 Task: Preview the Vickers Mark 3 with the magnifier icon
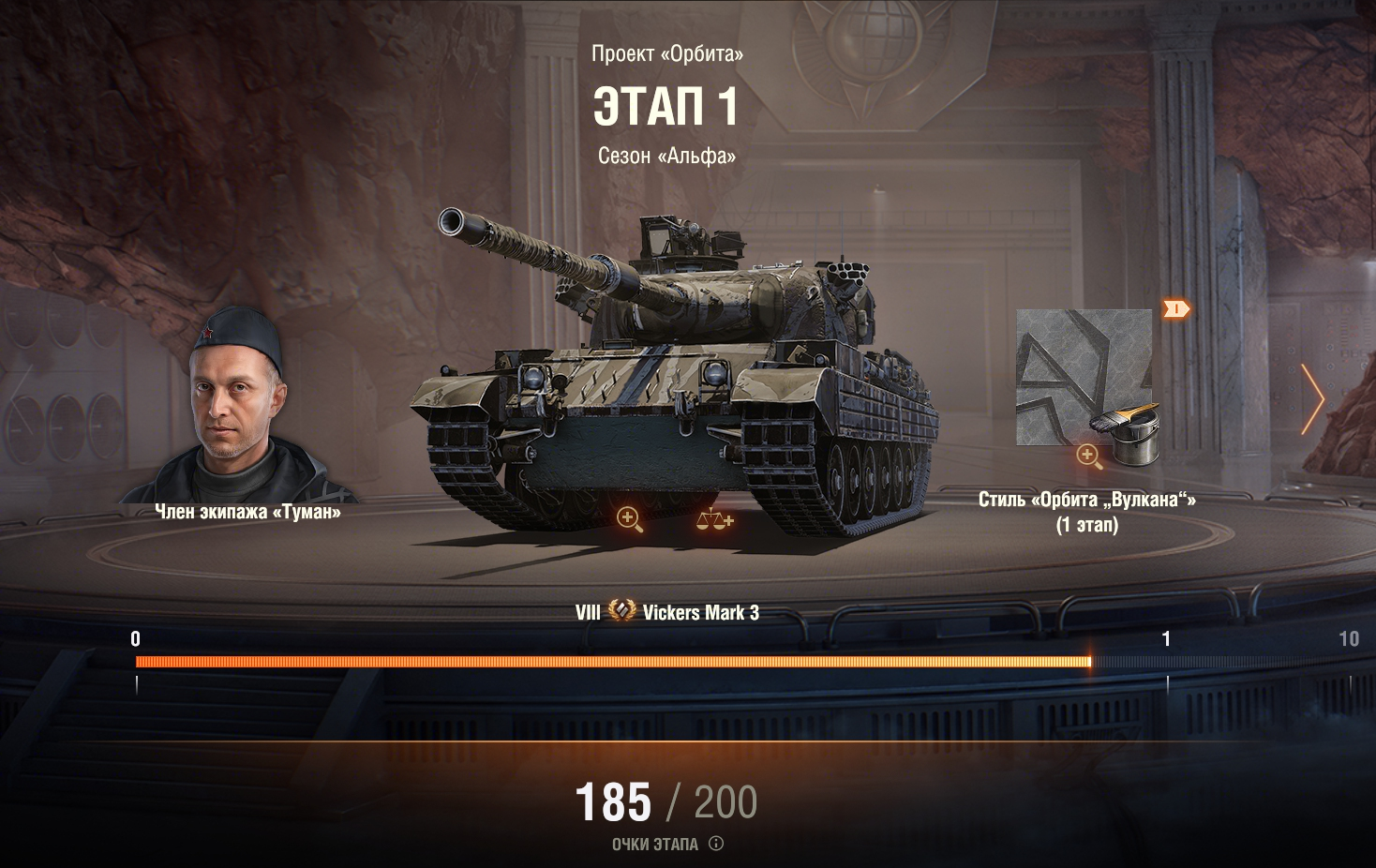point(629,518)
